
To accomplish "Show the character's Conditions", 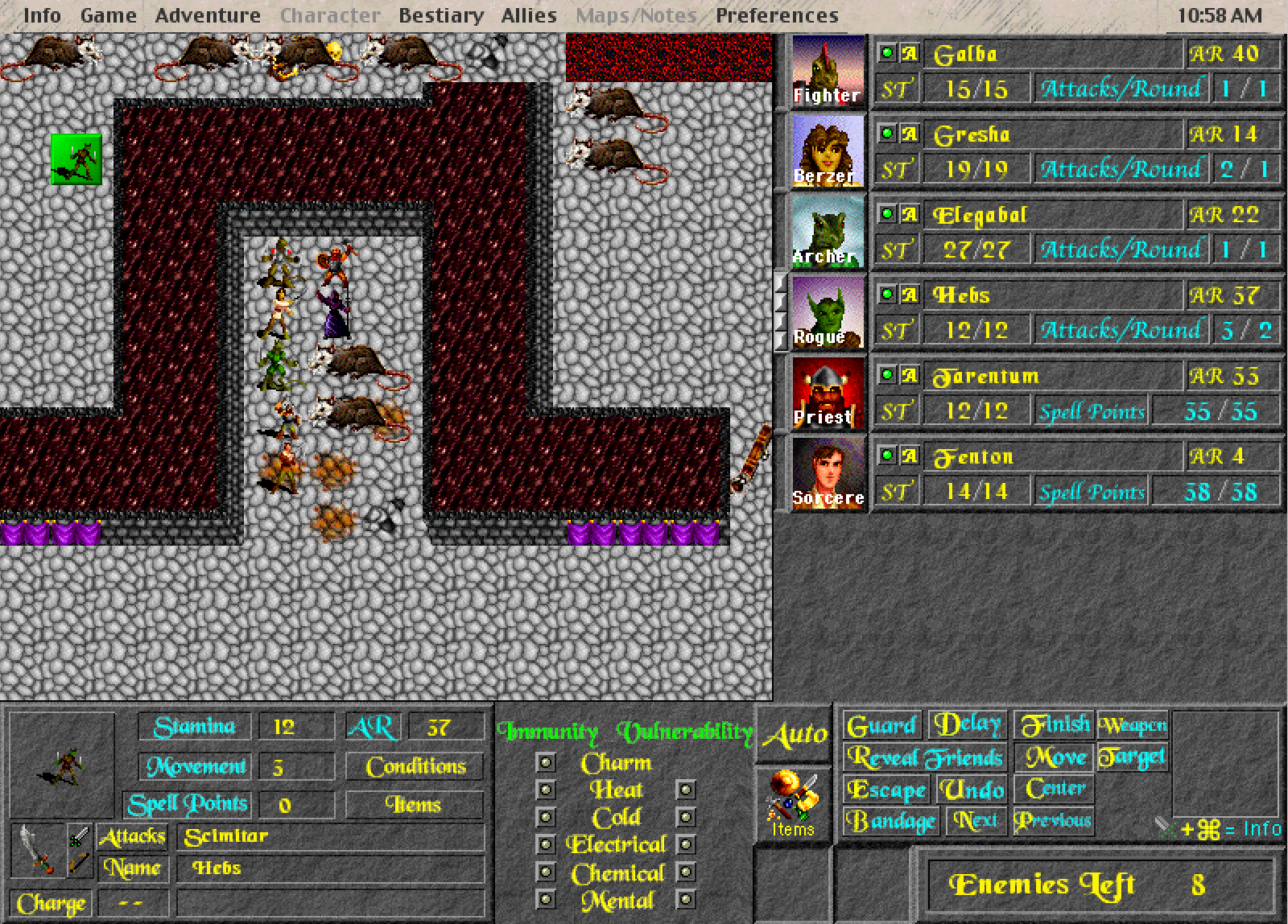I will pos(415,766).
